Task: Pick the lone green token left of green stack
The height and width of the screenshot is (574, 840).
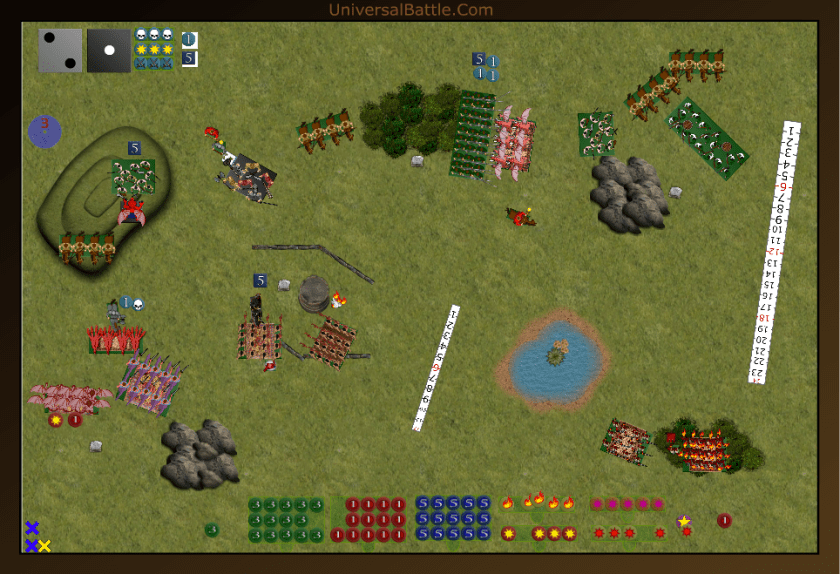Action: click(x=212, y=529)
